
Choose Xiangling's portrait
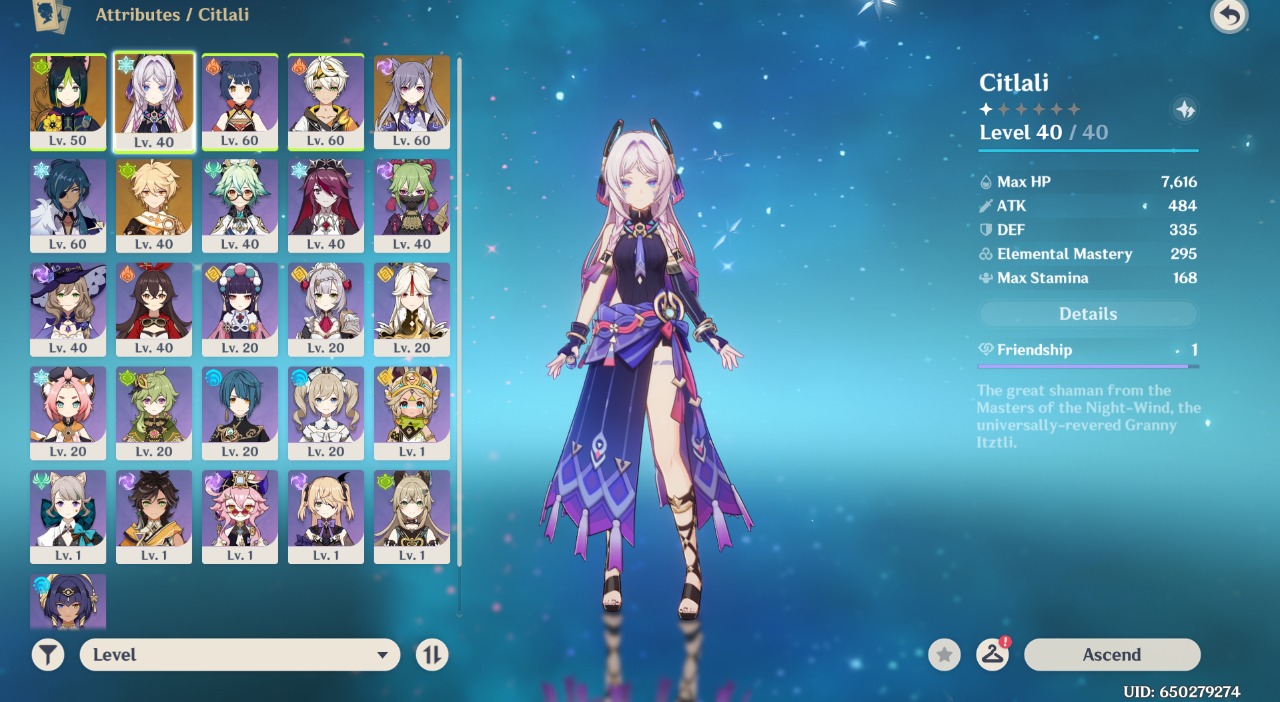point(240,101)
